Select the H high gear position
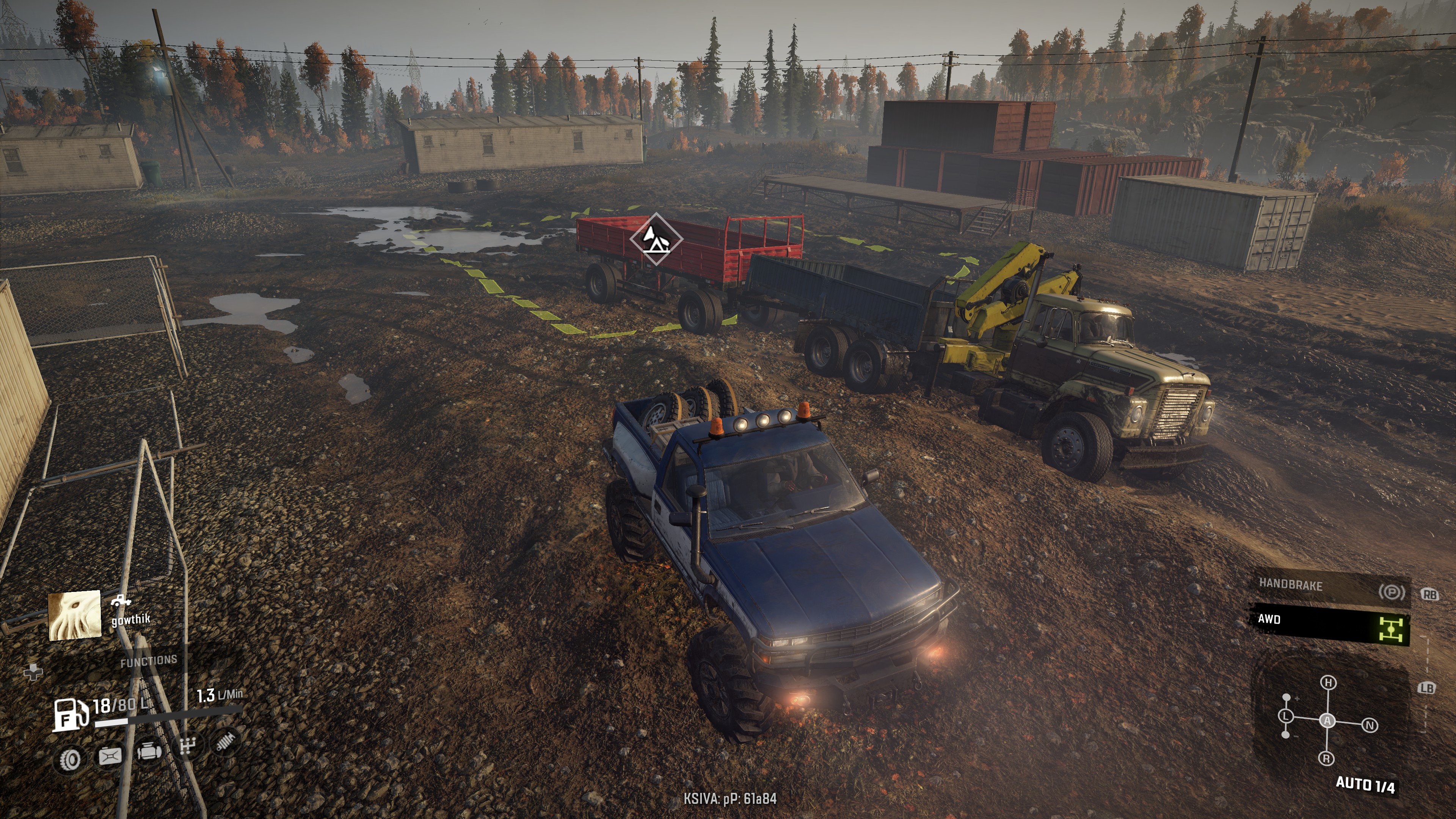 (1328, 683)
